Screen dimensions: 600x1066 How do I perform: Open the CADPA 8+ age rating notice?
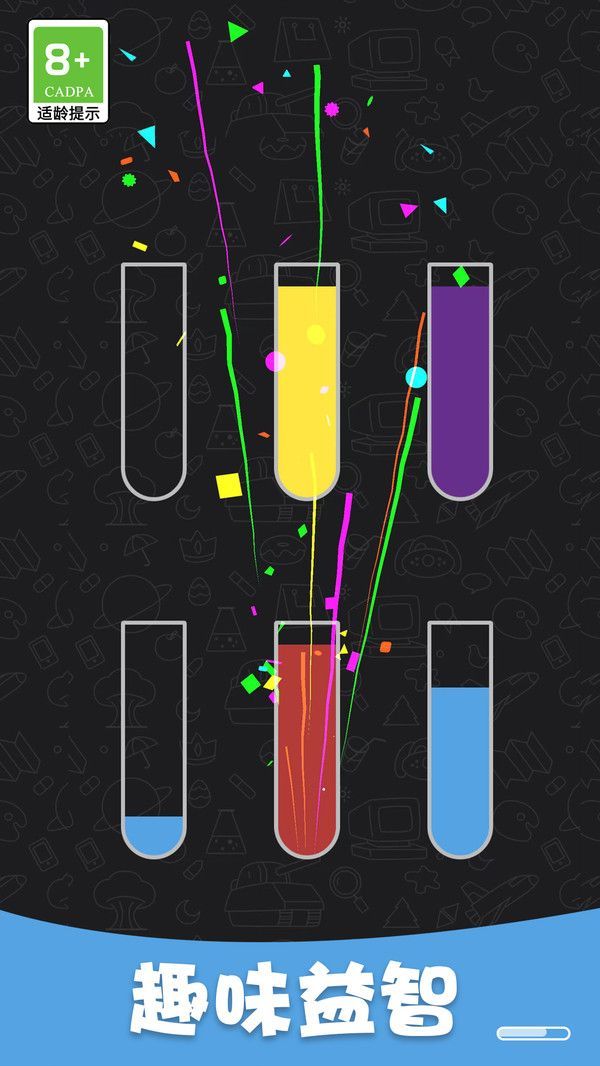coord(68,71)
